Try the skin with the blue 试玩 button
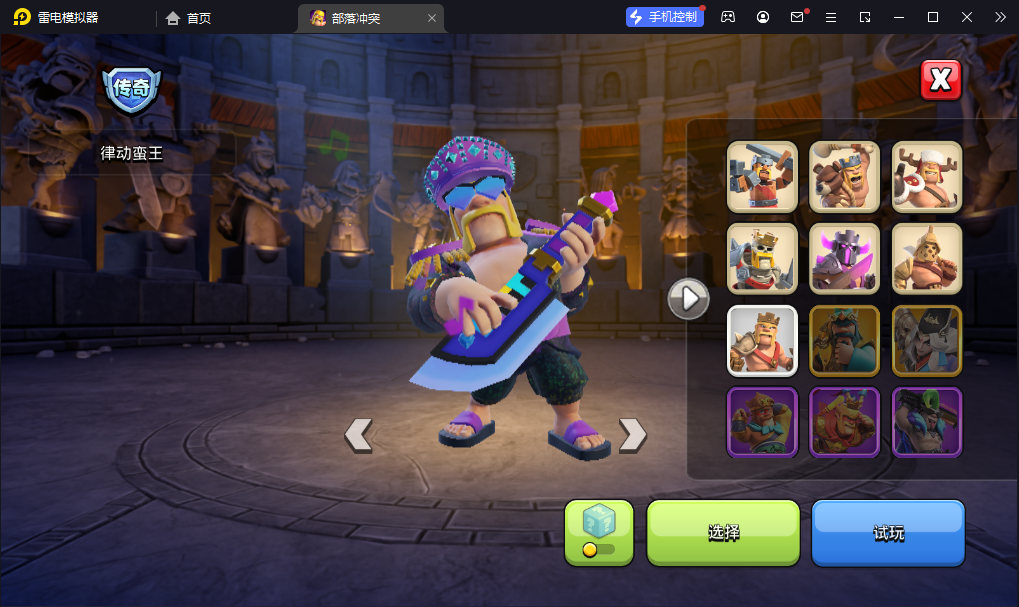This screenshot has width=1019, height=607. point(888,532)
